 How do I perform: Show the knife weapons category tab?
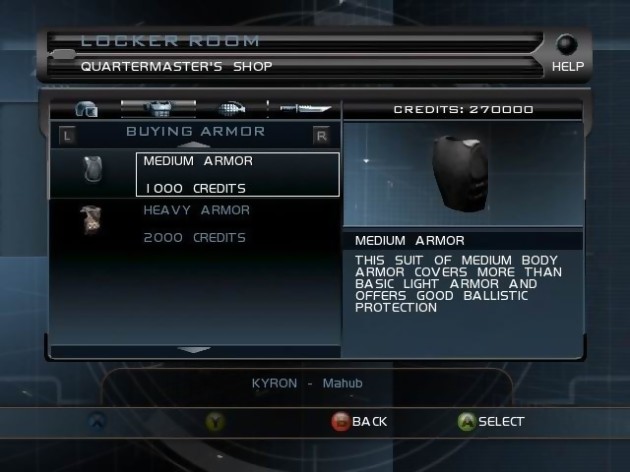coord(304,109)
